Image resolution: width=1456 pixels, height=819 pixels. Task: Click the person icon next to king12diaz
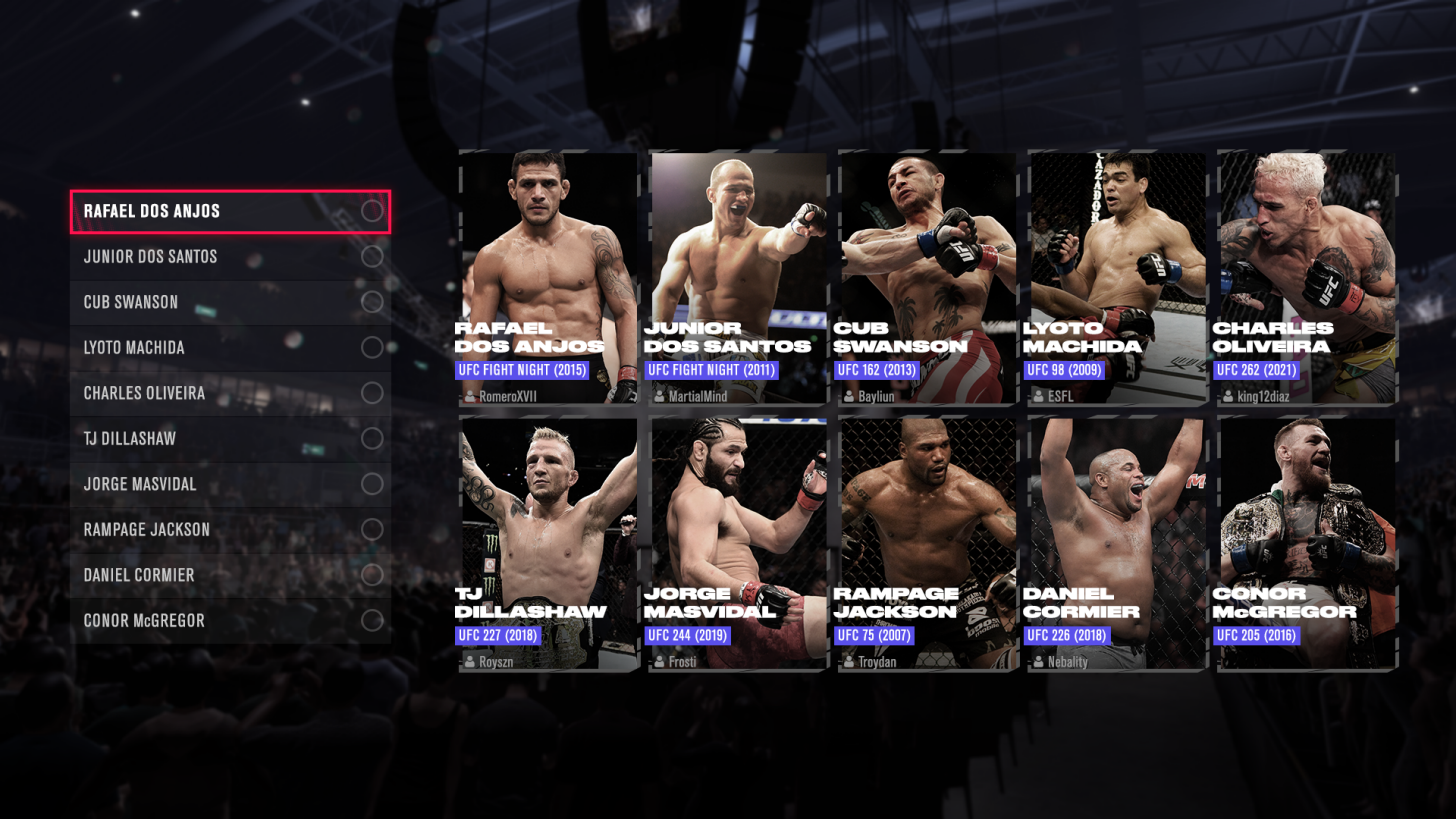click(1226, 396)
